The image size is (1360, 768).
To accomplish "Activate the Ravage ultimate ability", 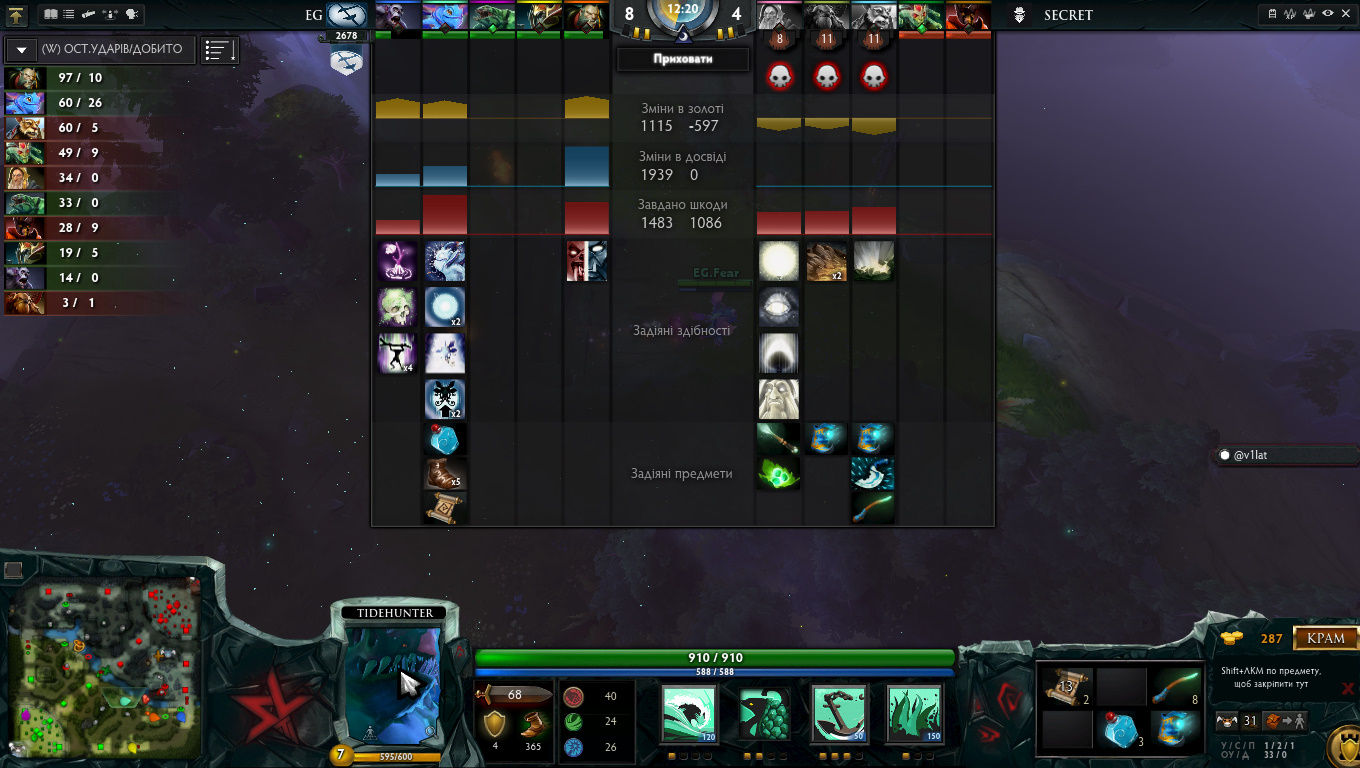I will (914, 714).
